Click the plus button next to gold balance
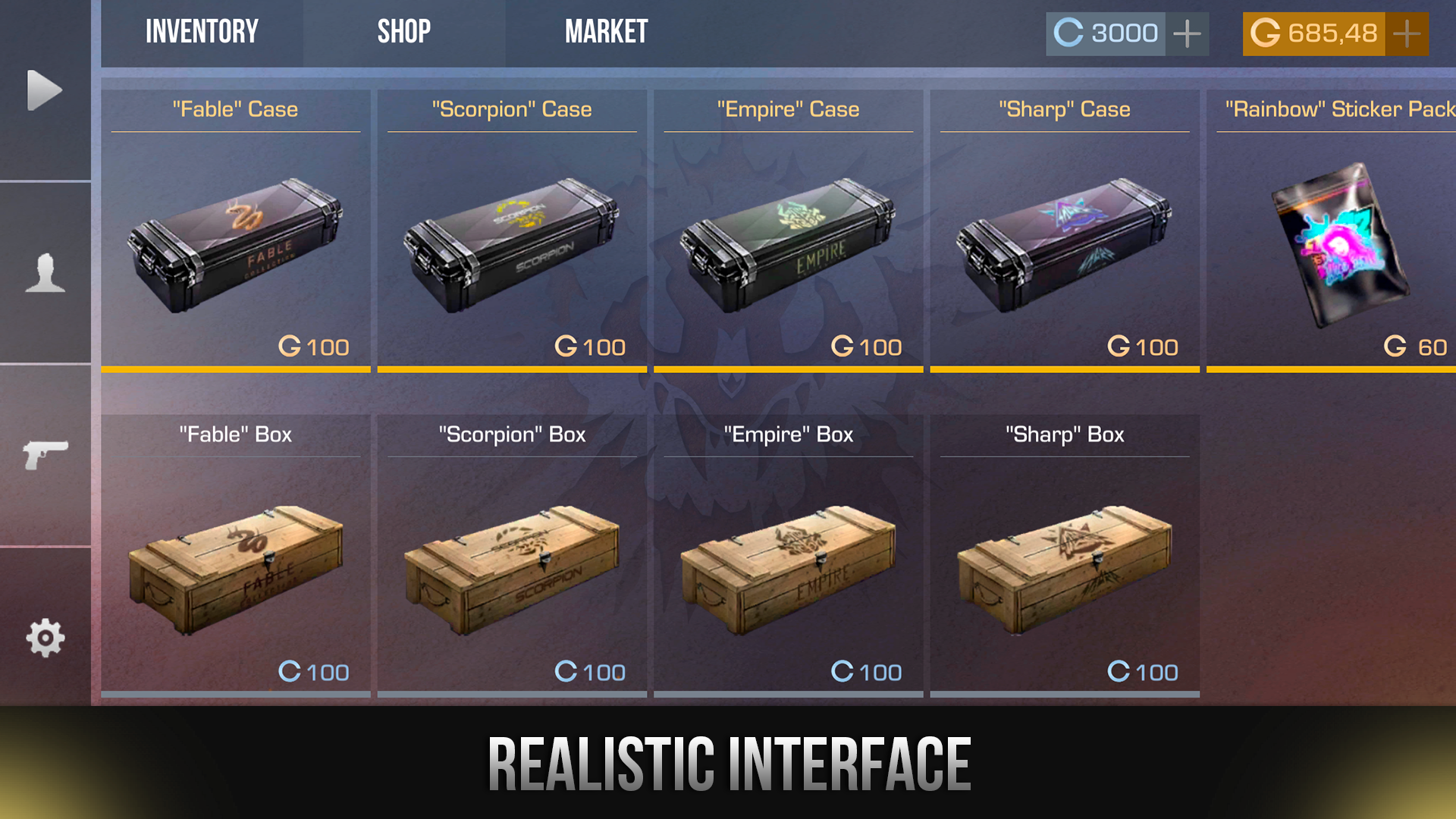This screenshot has width=1456, height=819. [1407, 33]
